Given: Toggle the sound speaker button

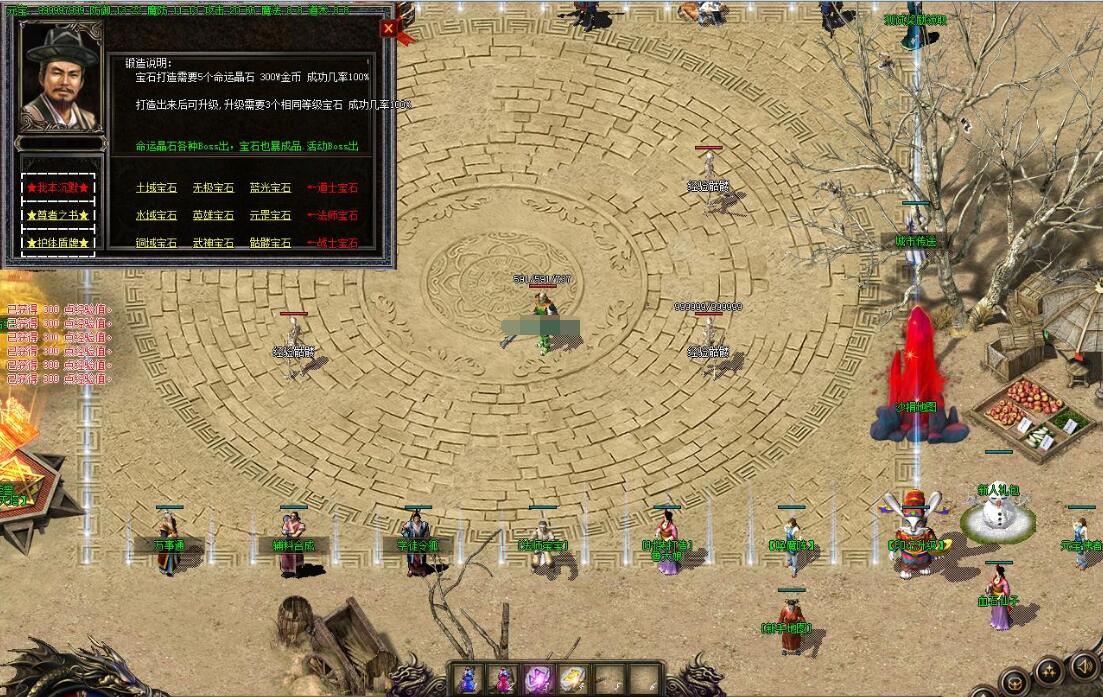Looking at the screenshot, I should 1083,666.
